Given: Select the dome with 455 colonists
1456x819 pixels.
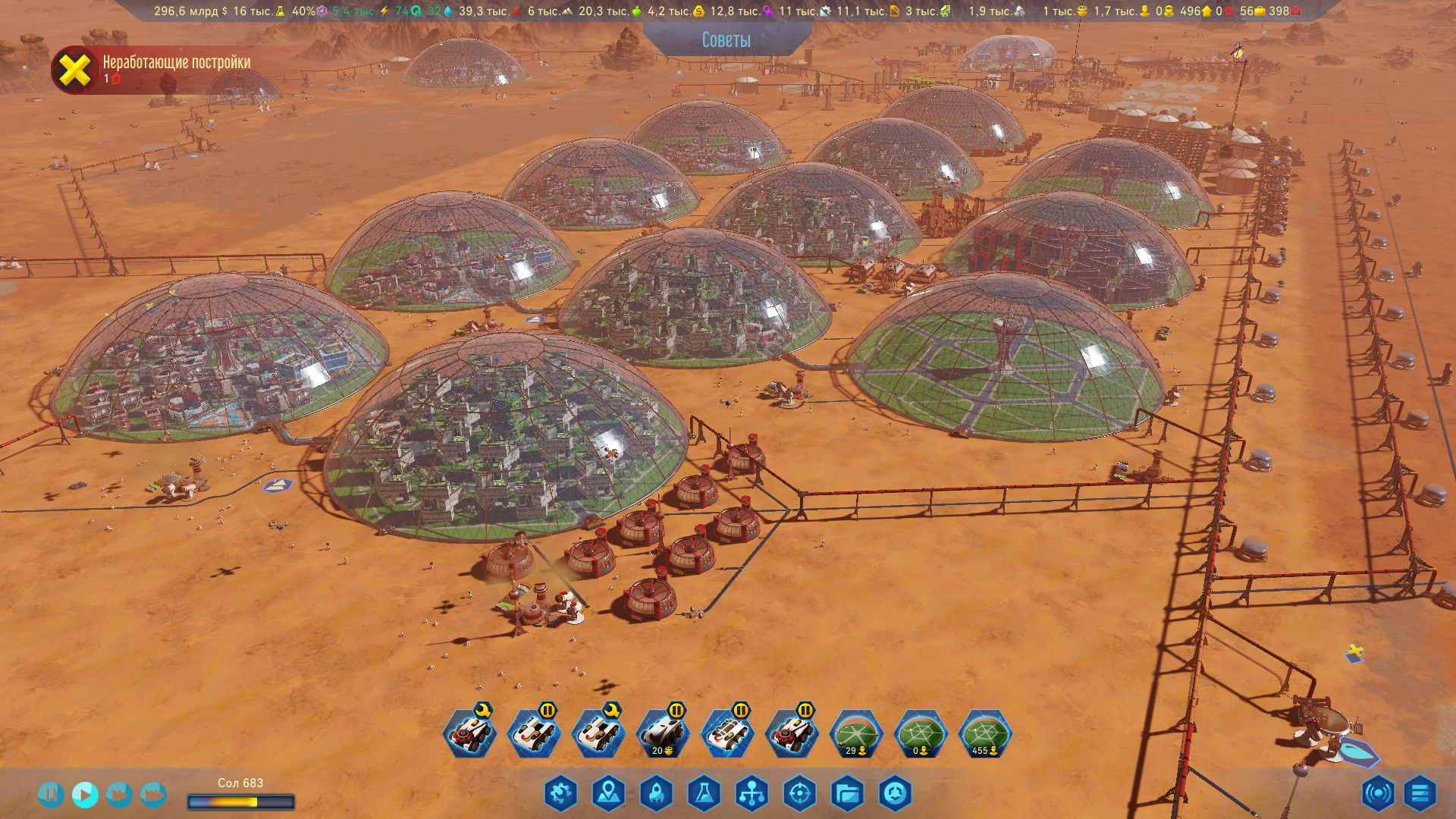Looking at the screenshot, I should [984, 734].
